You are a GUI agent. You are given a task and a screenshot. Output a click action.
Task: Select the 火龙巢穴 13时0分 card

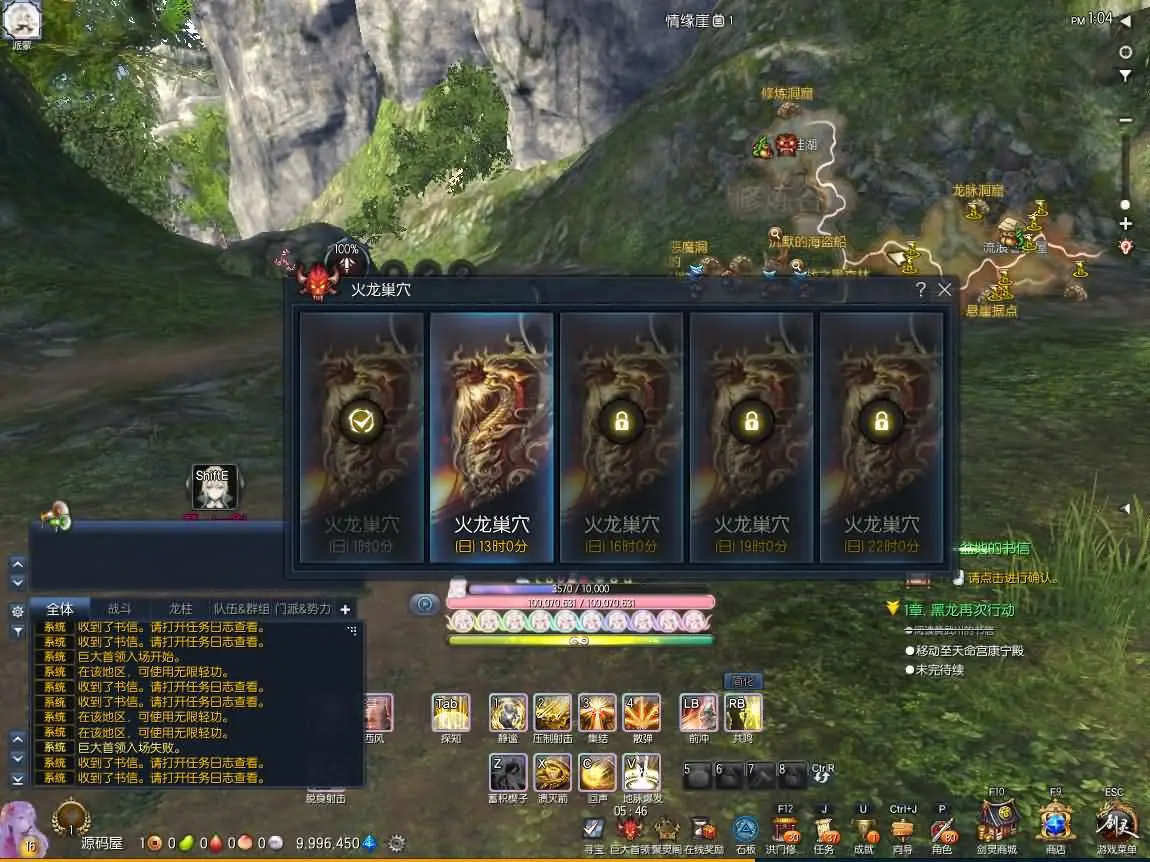click(x=491, y=436)
